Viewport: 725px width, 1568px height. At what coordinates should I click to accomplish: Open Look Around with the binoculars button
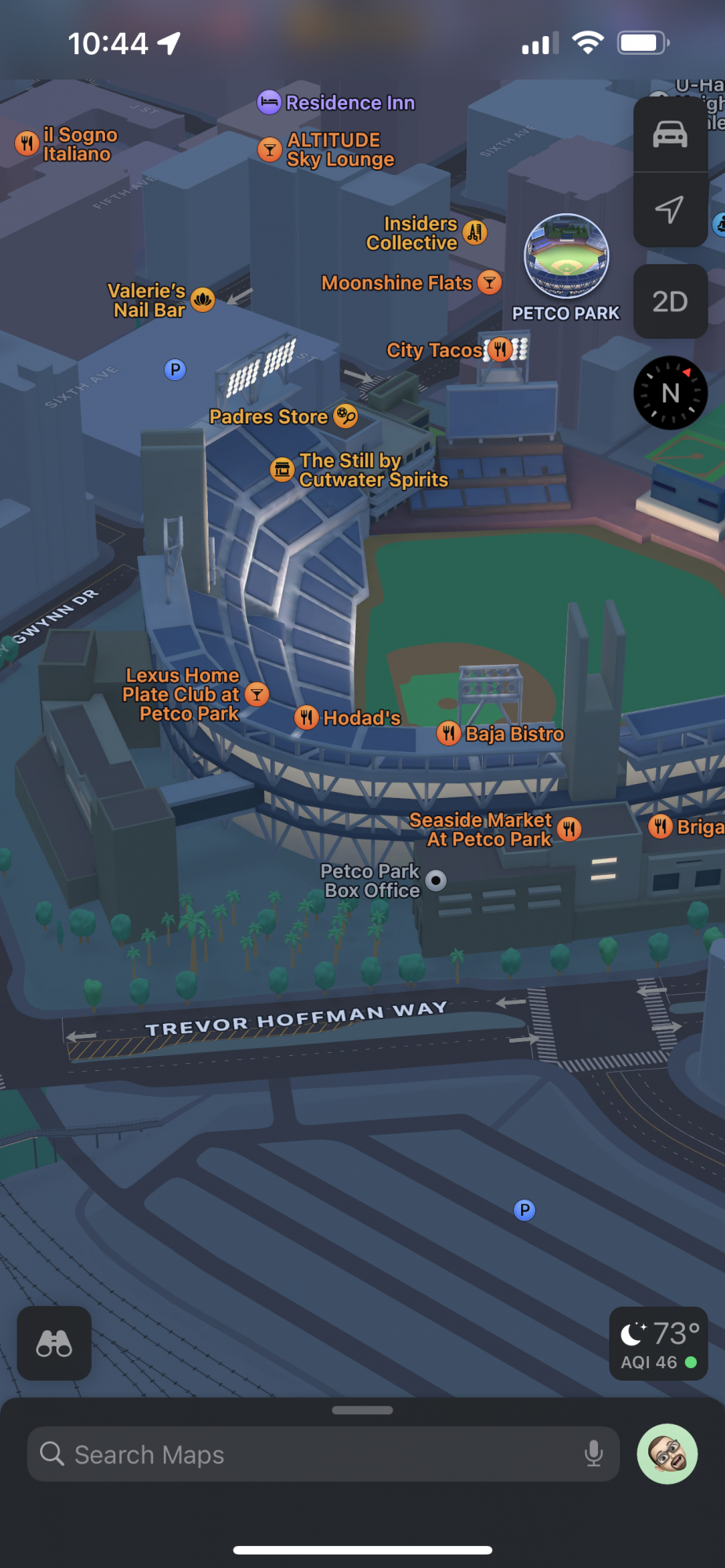[x=54, y=1343]
